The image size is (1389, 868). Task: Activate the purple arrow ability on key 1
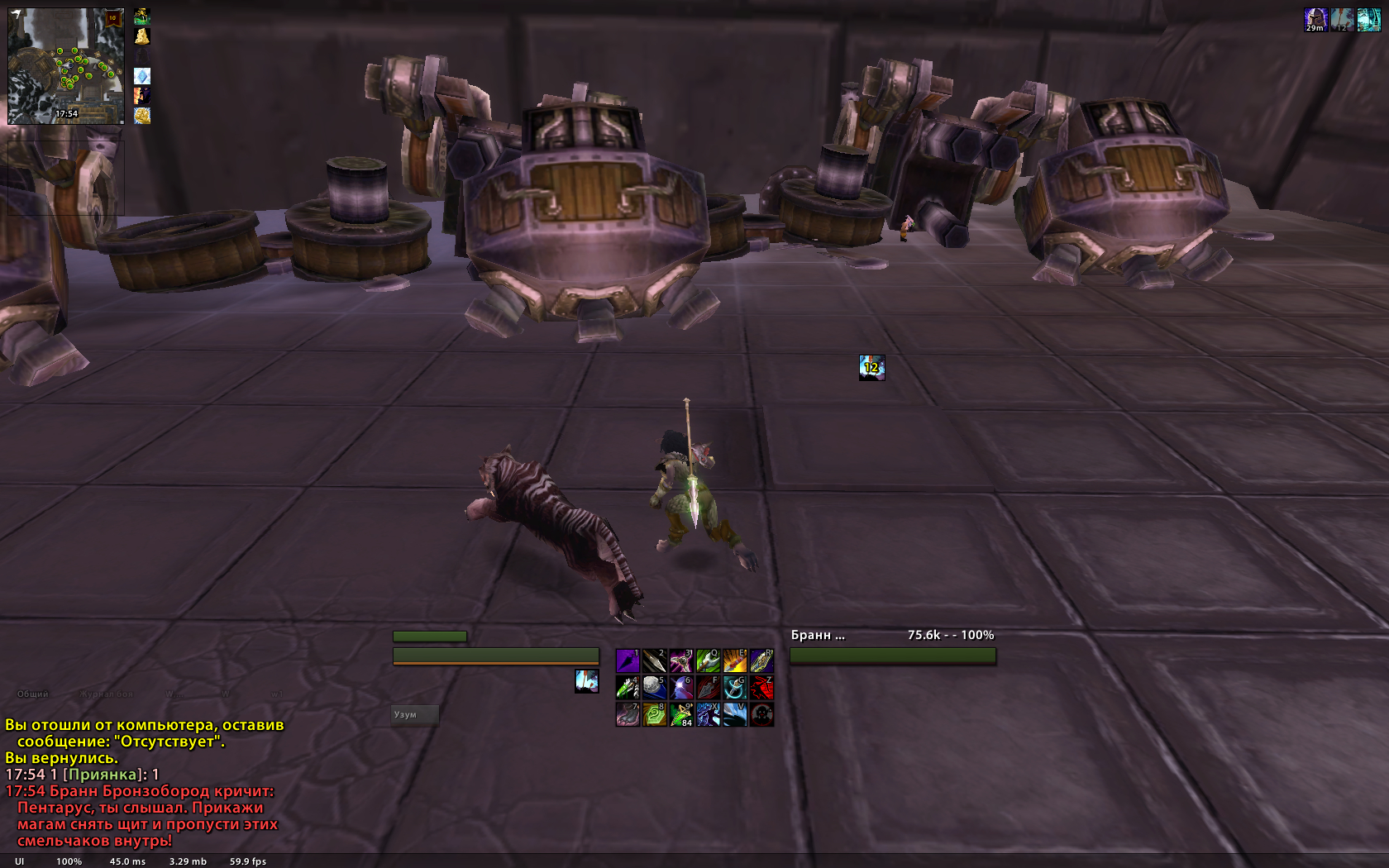pyautogui.click(x=628, y=661)
